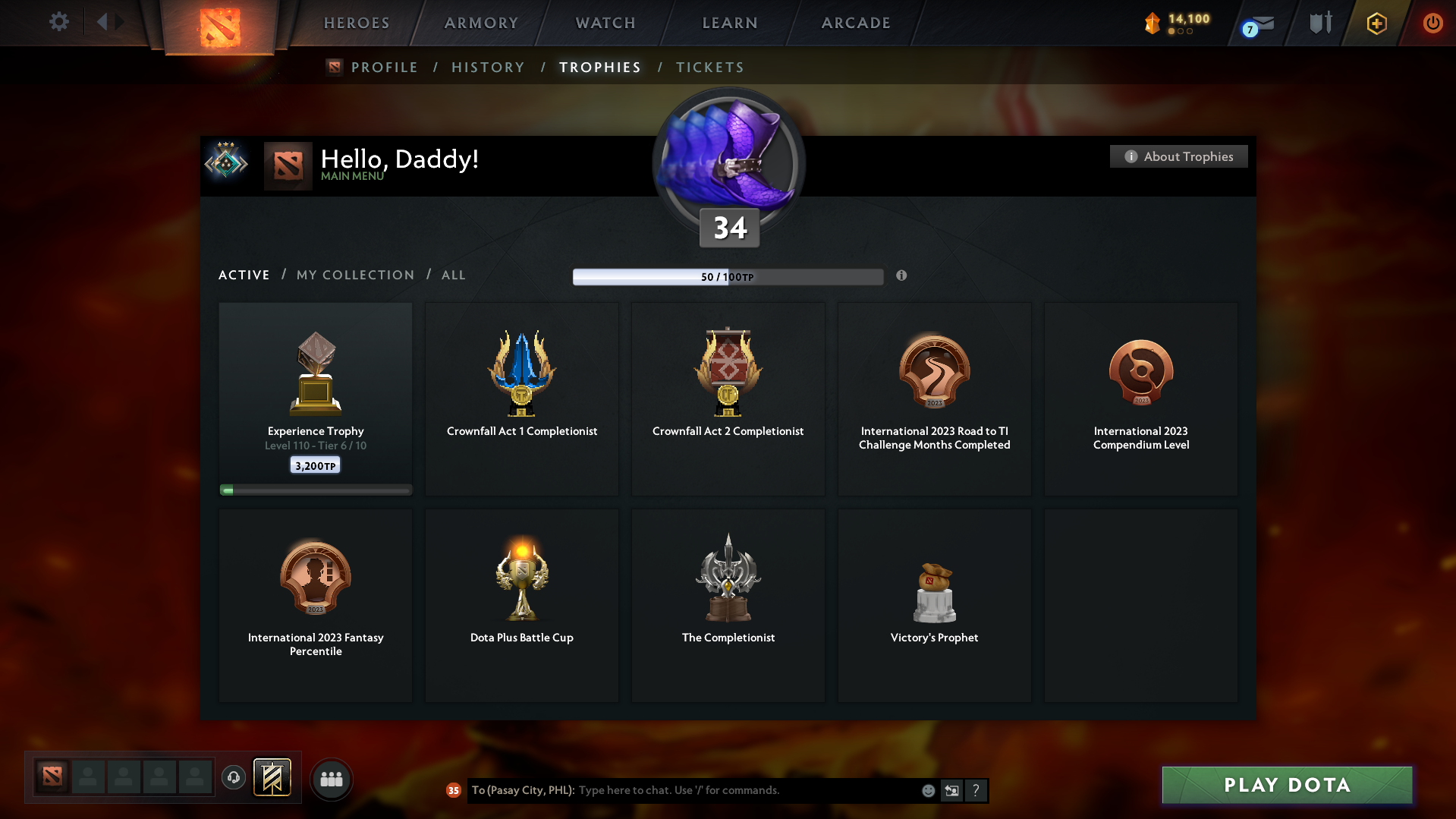Switch to the MY COLLECTION tab
The height and width of the screenshot is (819, 1456).
pos(354,275)
